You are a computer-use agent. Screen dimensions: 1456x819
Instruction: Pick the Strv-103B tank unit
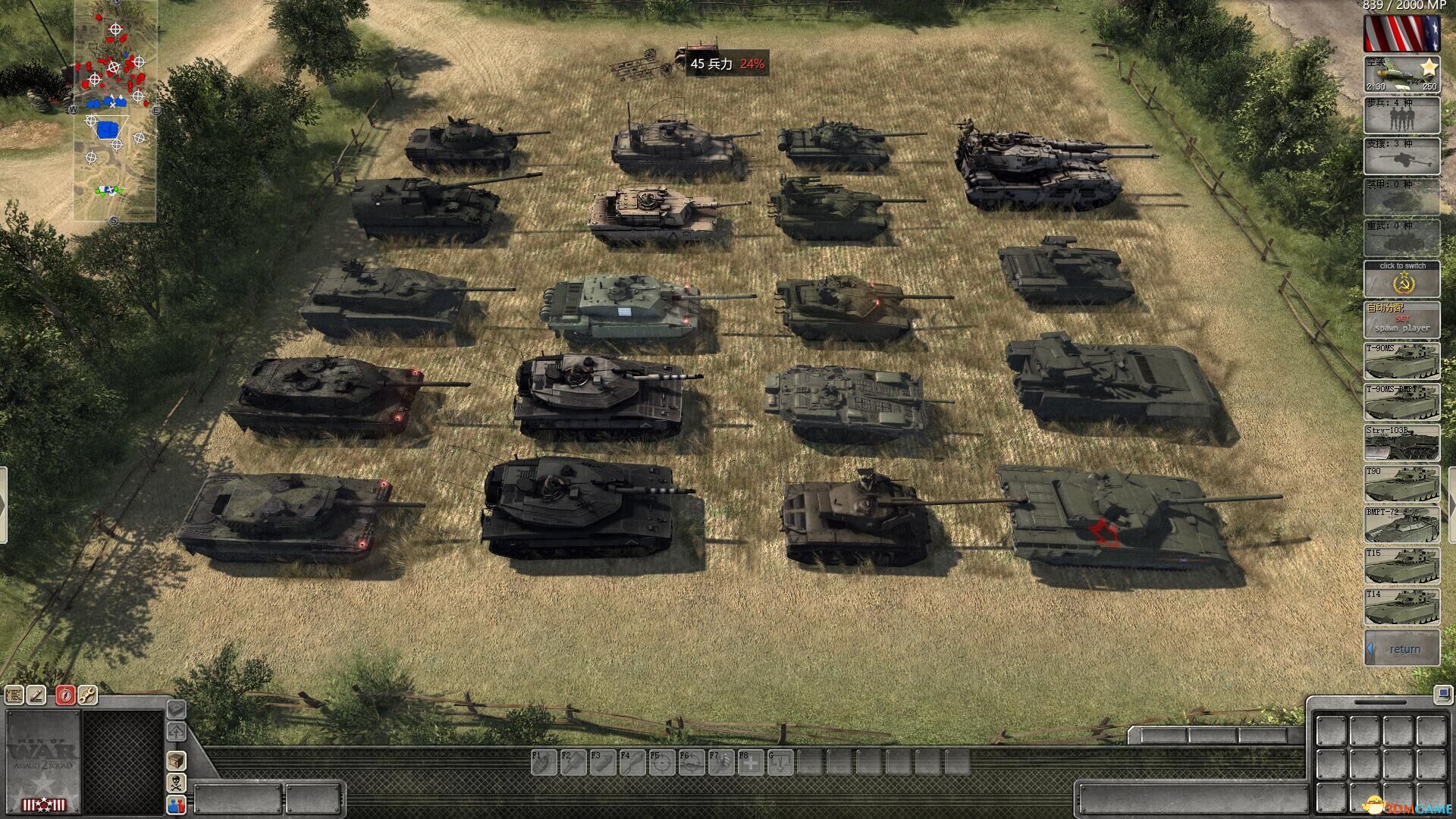point(1401,443)
